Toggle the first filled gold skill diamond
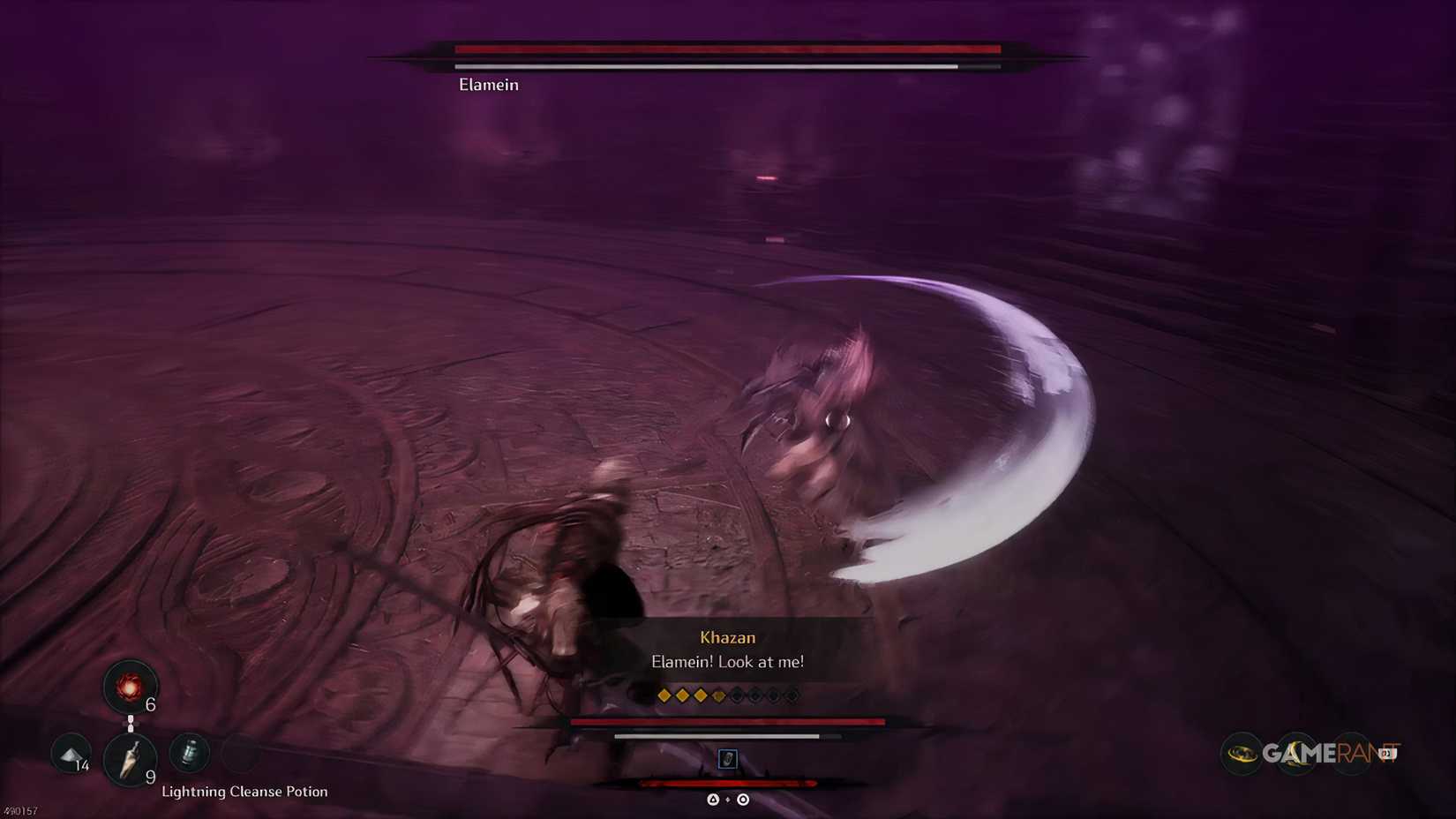This screenshot has height=819, width=1456. click(x=664, y=695)
